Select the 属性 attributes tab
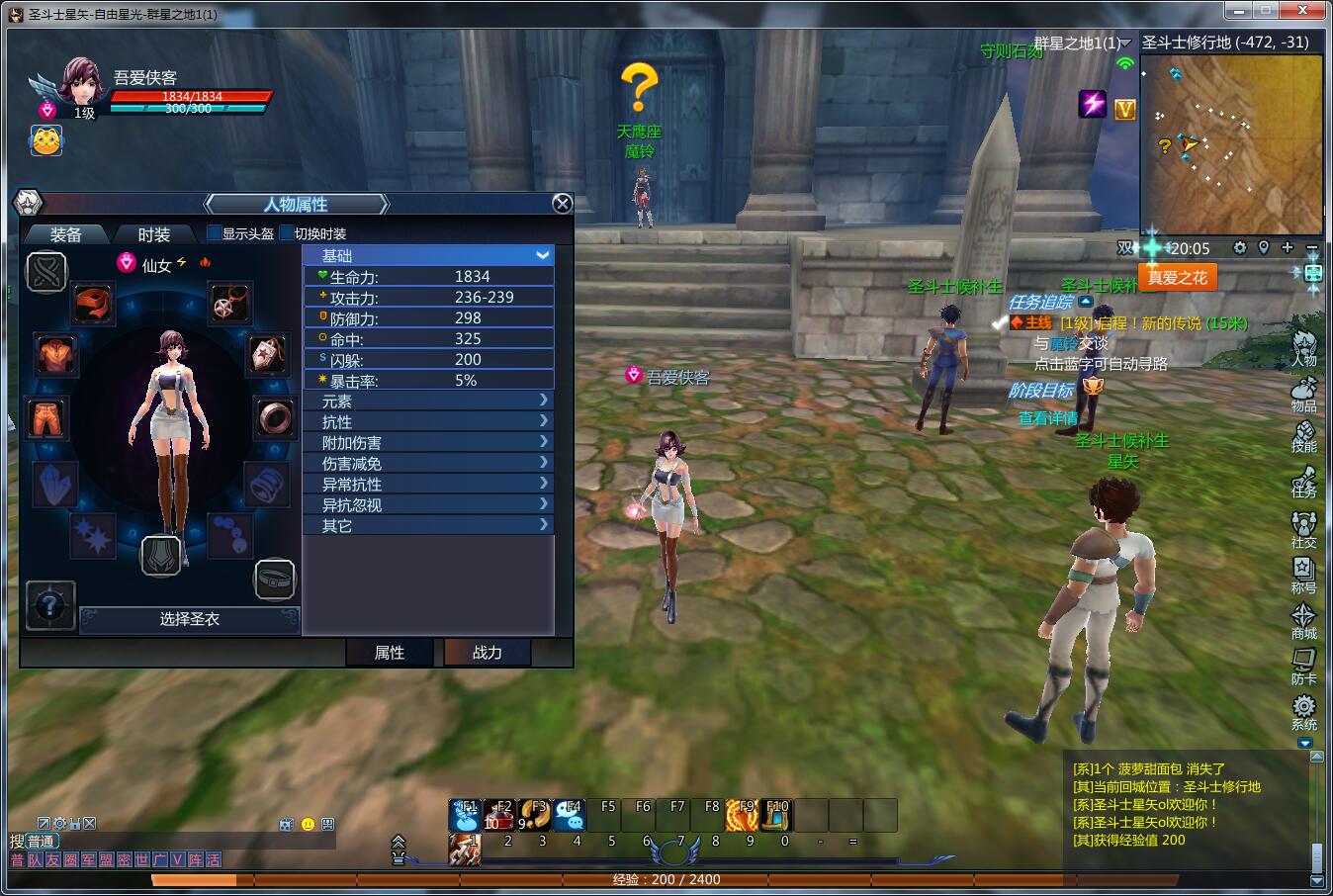Viewport: 1333px width, 896px height. pos(389,653)
